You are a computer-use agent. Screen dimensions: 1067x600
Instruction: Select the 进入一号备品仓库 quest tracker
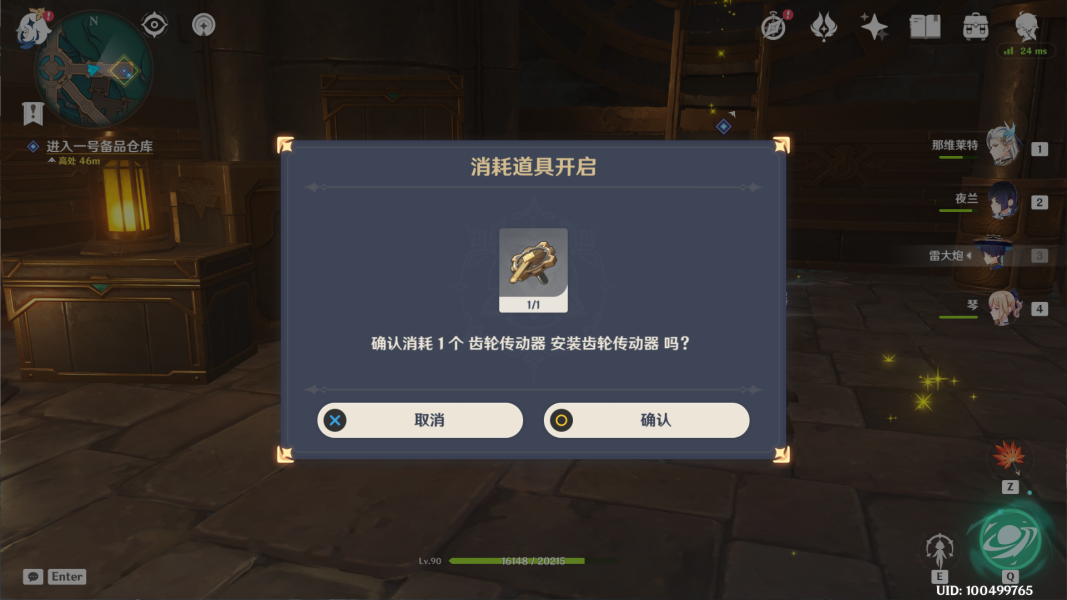coord(99,147)
